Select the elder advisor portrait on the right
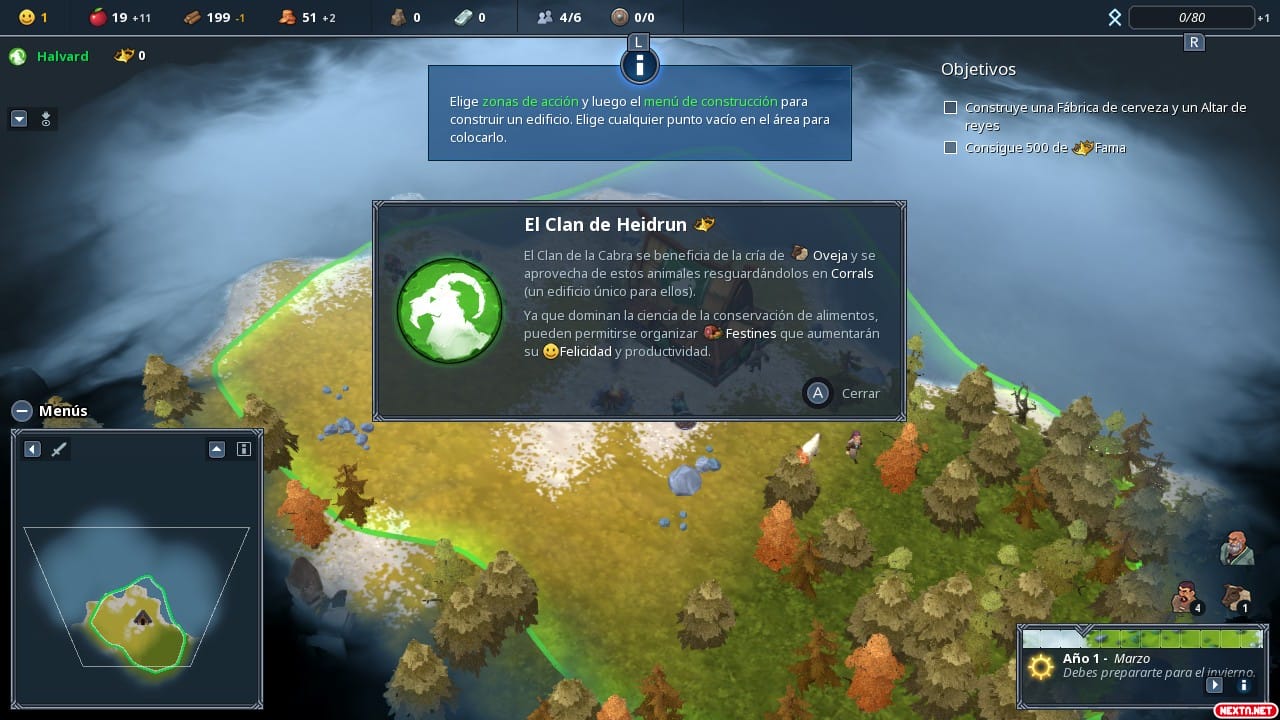The image size is (1280, 720). [x=1236, y=549]
